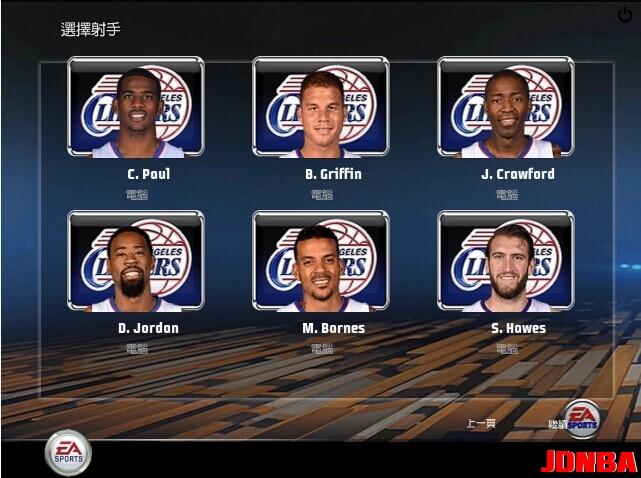
Task: Select D. Jordan as shooter
Action: tap(136, 261)
